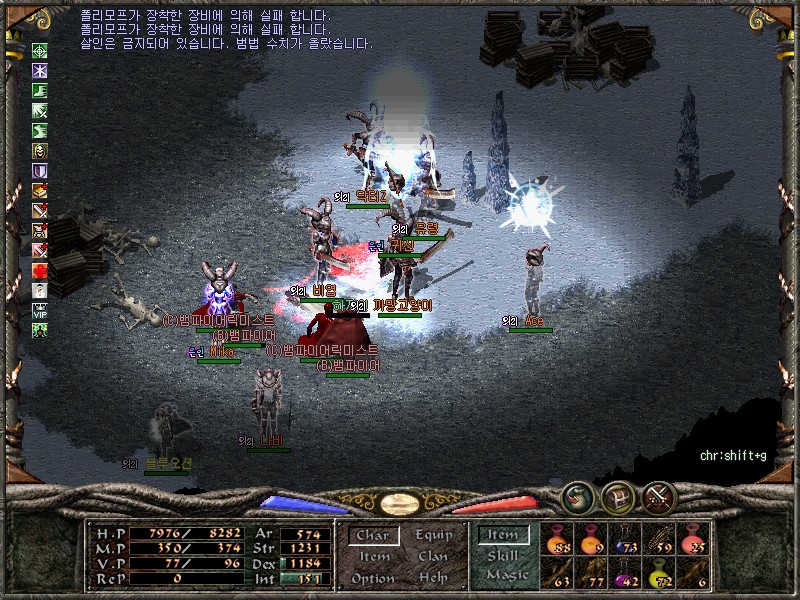The width and height of the screenshot is (800, 600).
Task: Select the green crosshair buff icon
Action: coord(40,51)
